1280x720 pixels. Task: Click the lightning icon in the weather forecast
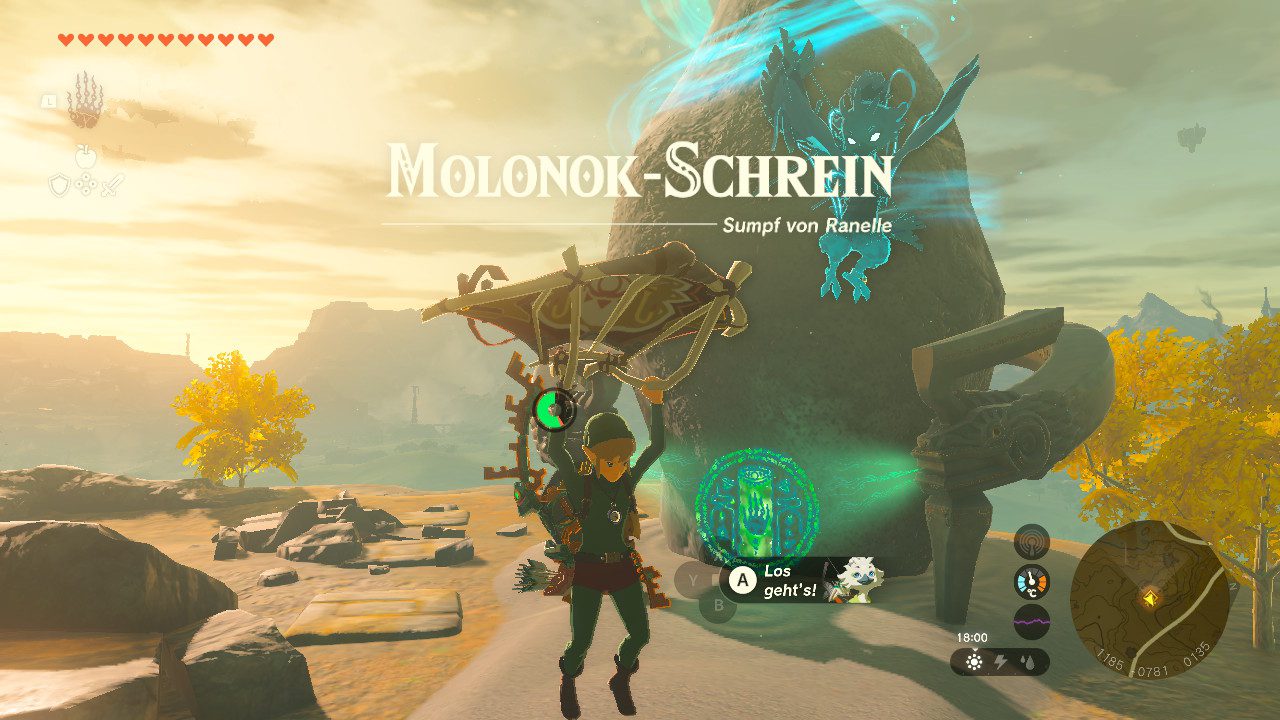point(1000,660)
